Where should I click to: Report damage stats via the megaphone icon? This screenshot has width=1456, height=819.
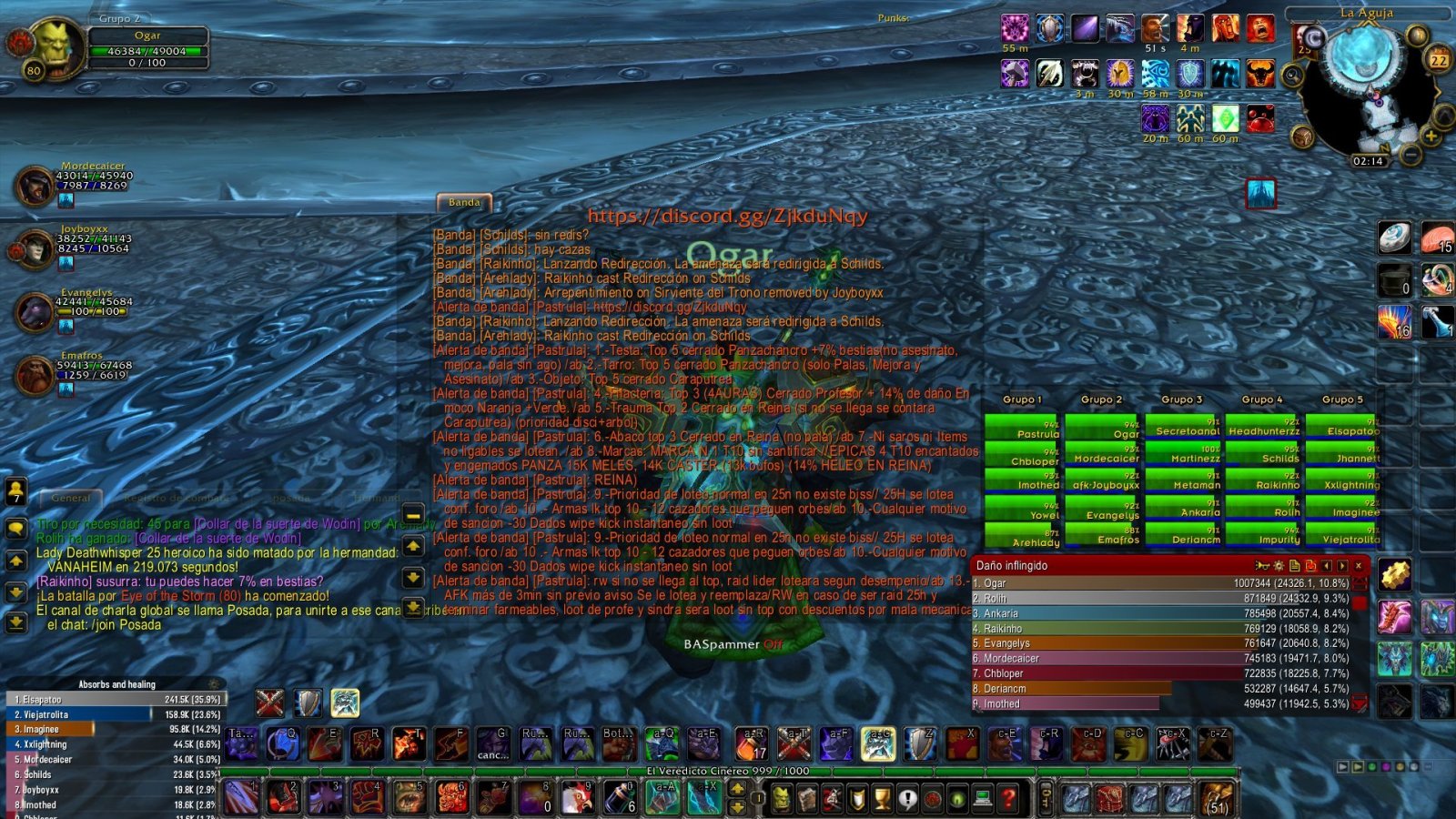1262,565
